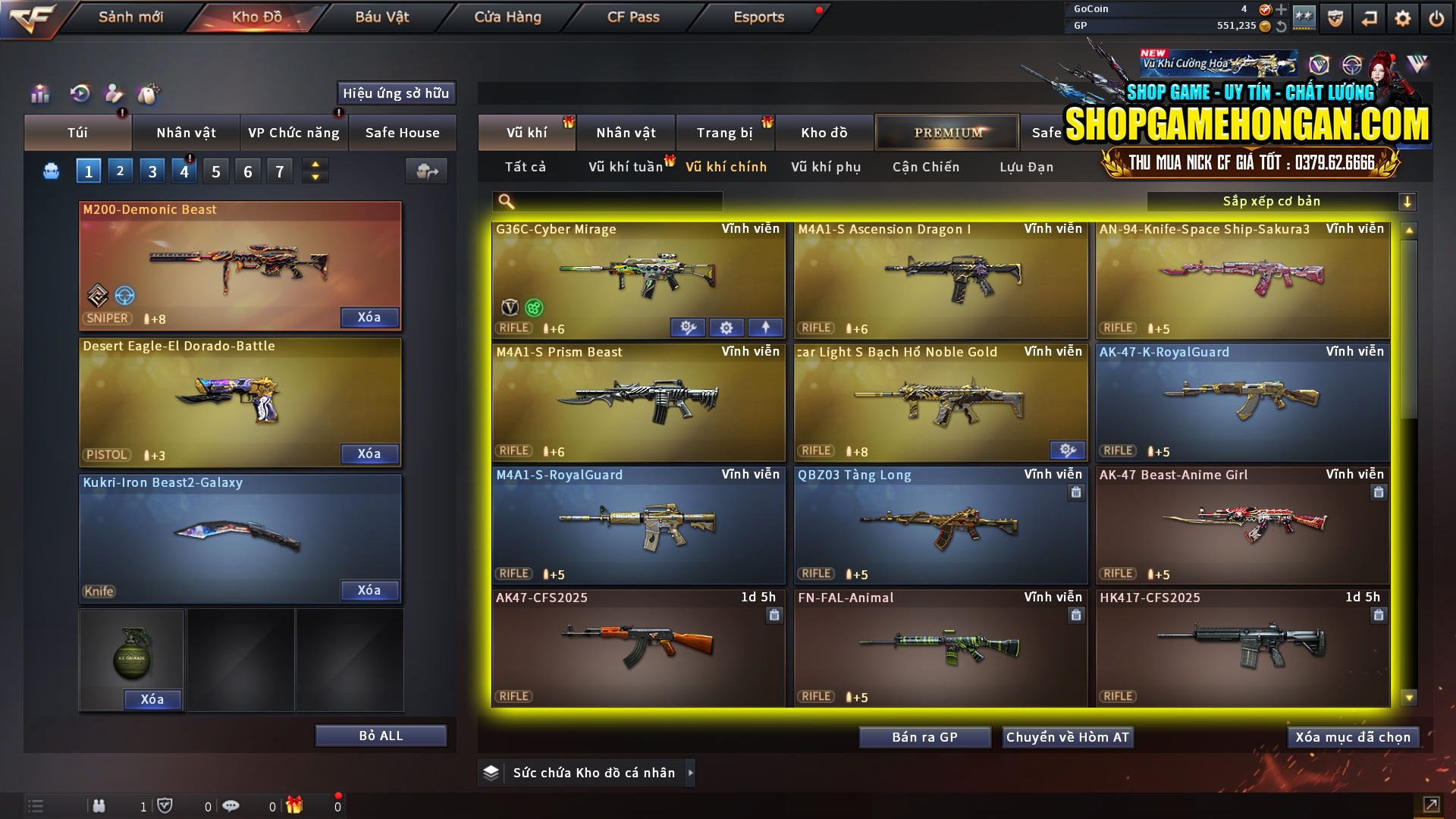Mark AK-47 Beast-Anime Girl for deletion

click(x=1378, y=492)
